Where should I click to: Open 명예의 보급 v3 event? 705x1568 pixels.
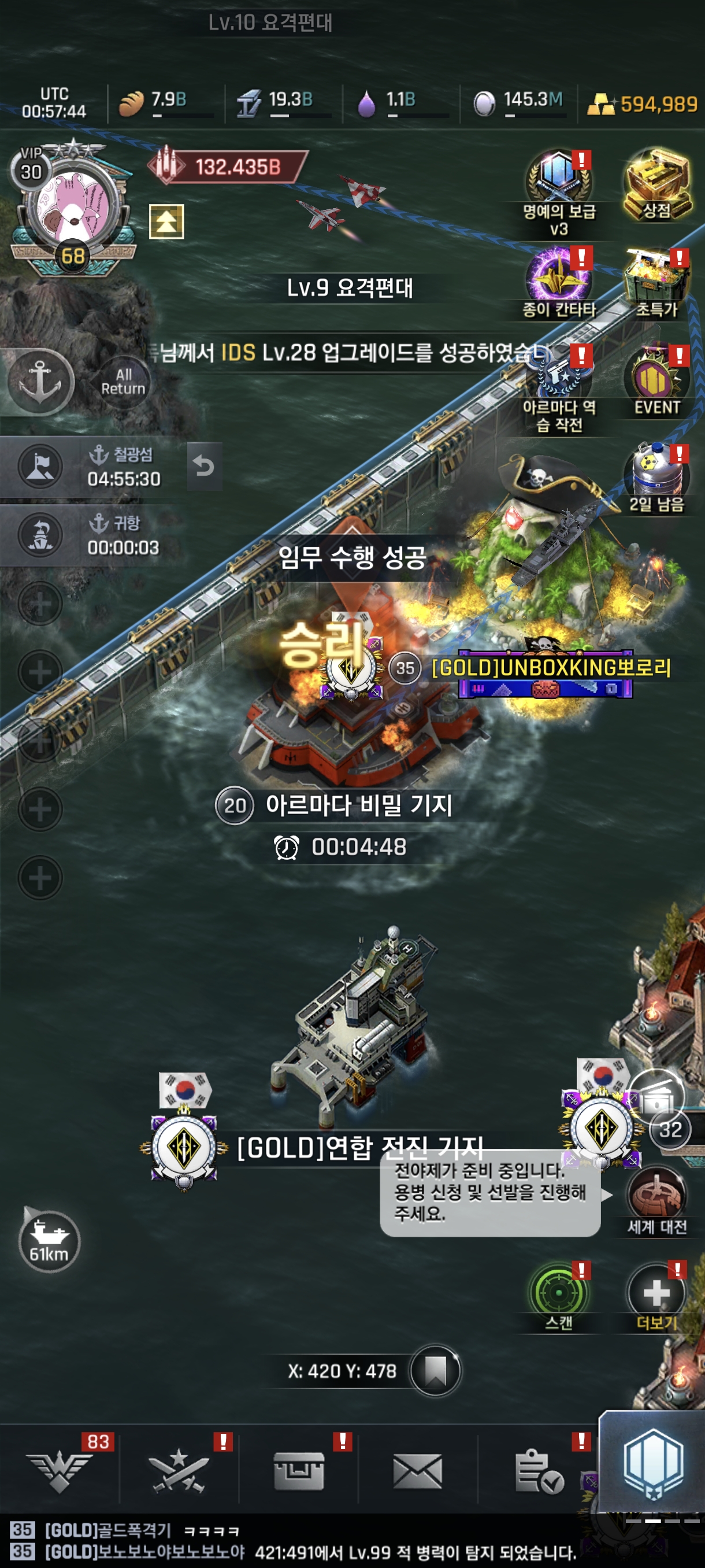click(558, 183)
